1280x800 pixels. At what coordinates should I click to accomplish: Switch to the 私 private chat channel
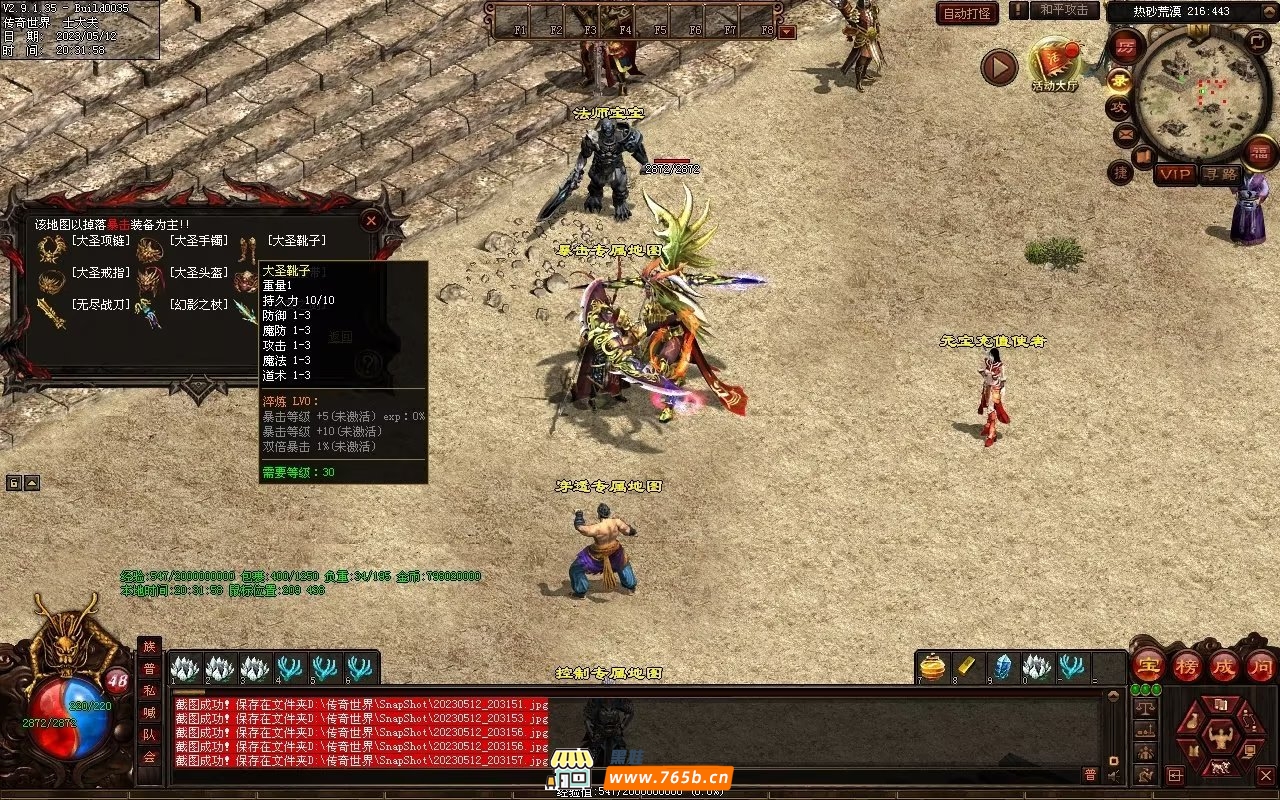[x=149, y=690]
